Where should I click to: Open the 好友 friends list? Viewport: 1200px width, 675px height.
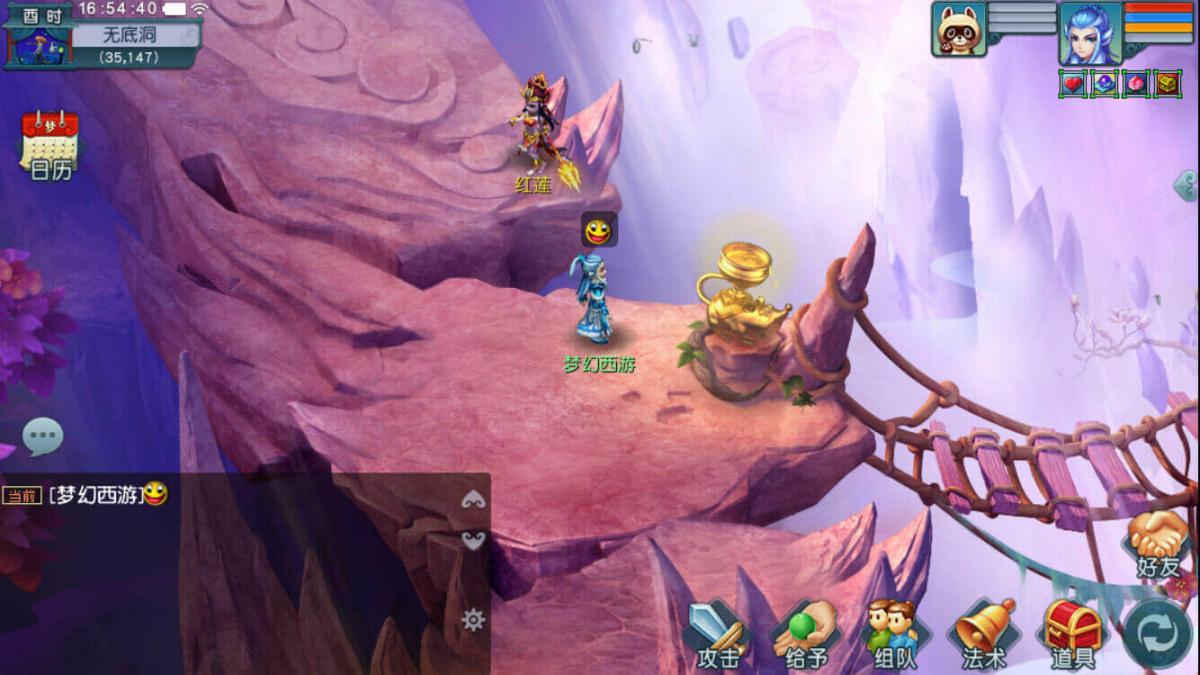click(x=1158, y=545)
